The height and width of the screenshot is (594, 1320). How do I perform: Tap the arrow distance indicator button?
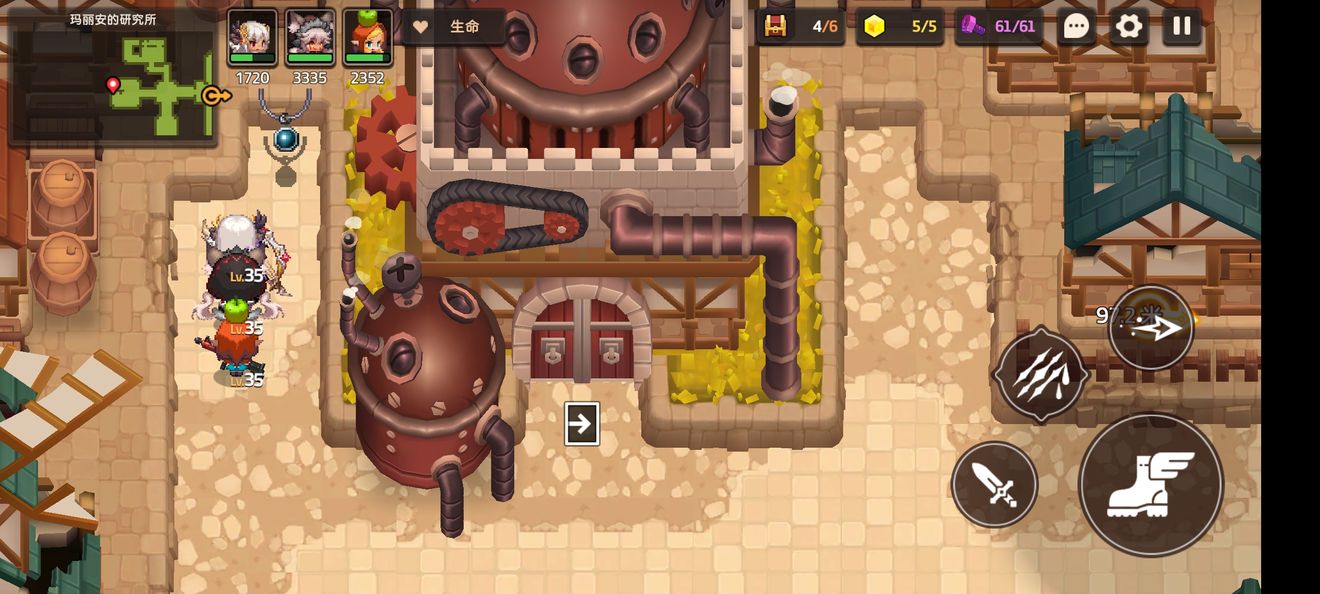coord(1151,328)
